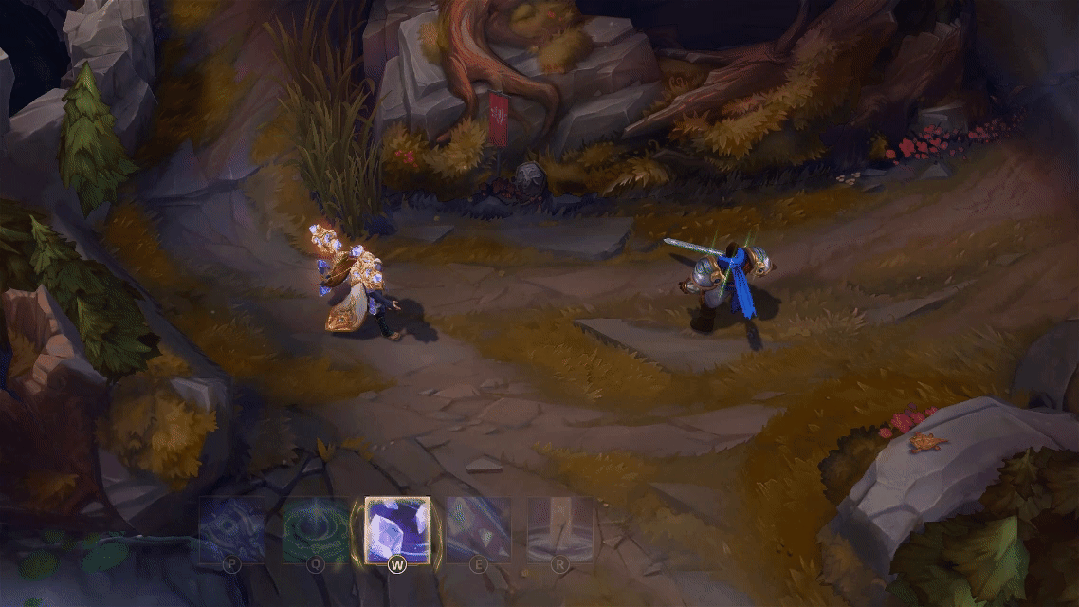The image size is (1079, 607).
Task: Activate the green swirl Q ability icon
Action: 315,529
